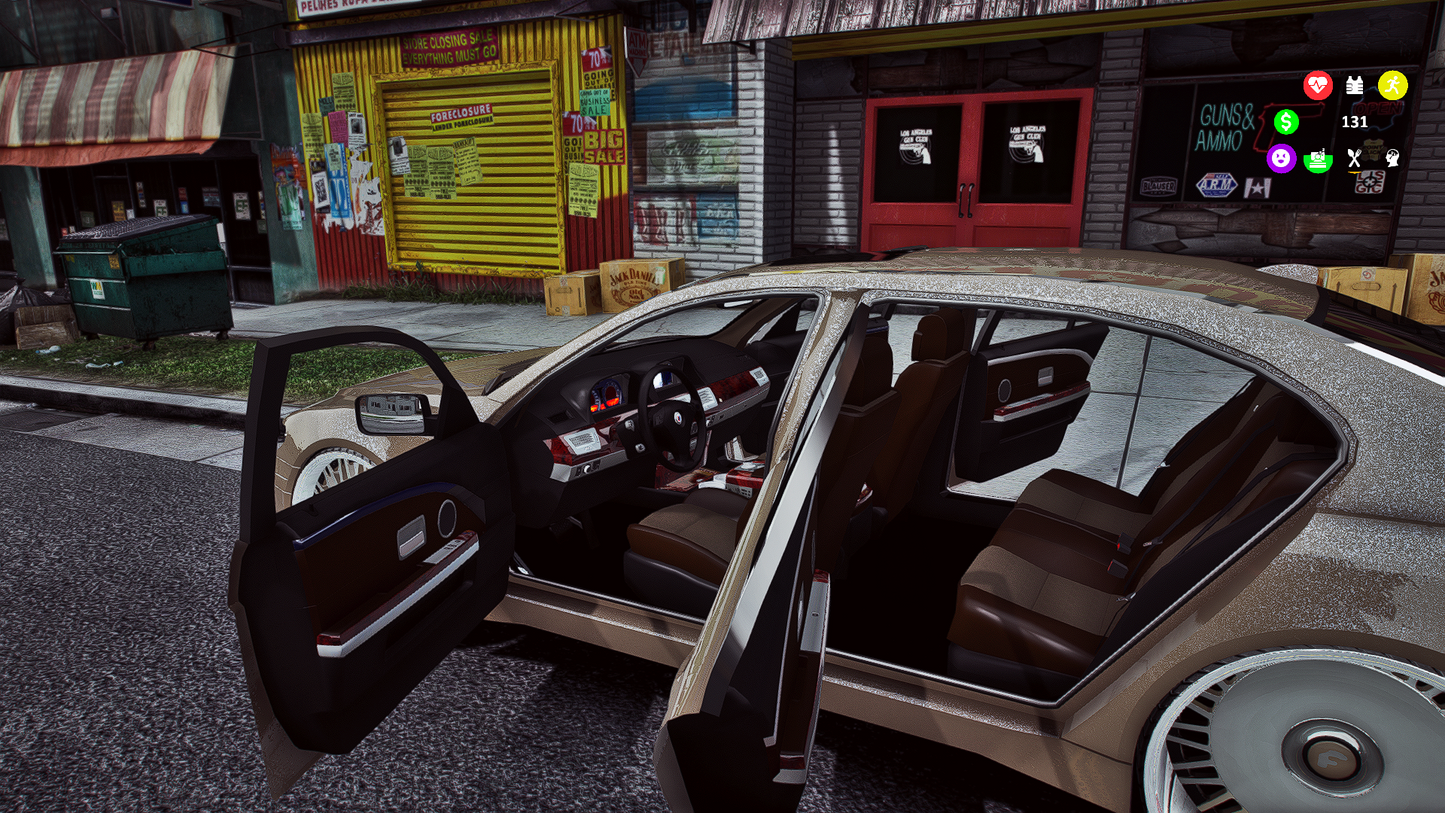1445x813 pixels.
Task: Click the yellow BIG SALE sign
Action: click(x=603, y=146)
